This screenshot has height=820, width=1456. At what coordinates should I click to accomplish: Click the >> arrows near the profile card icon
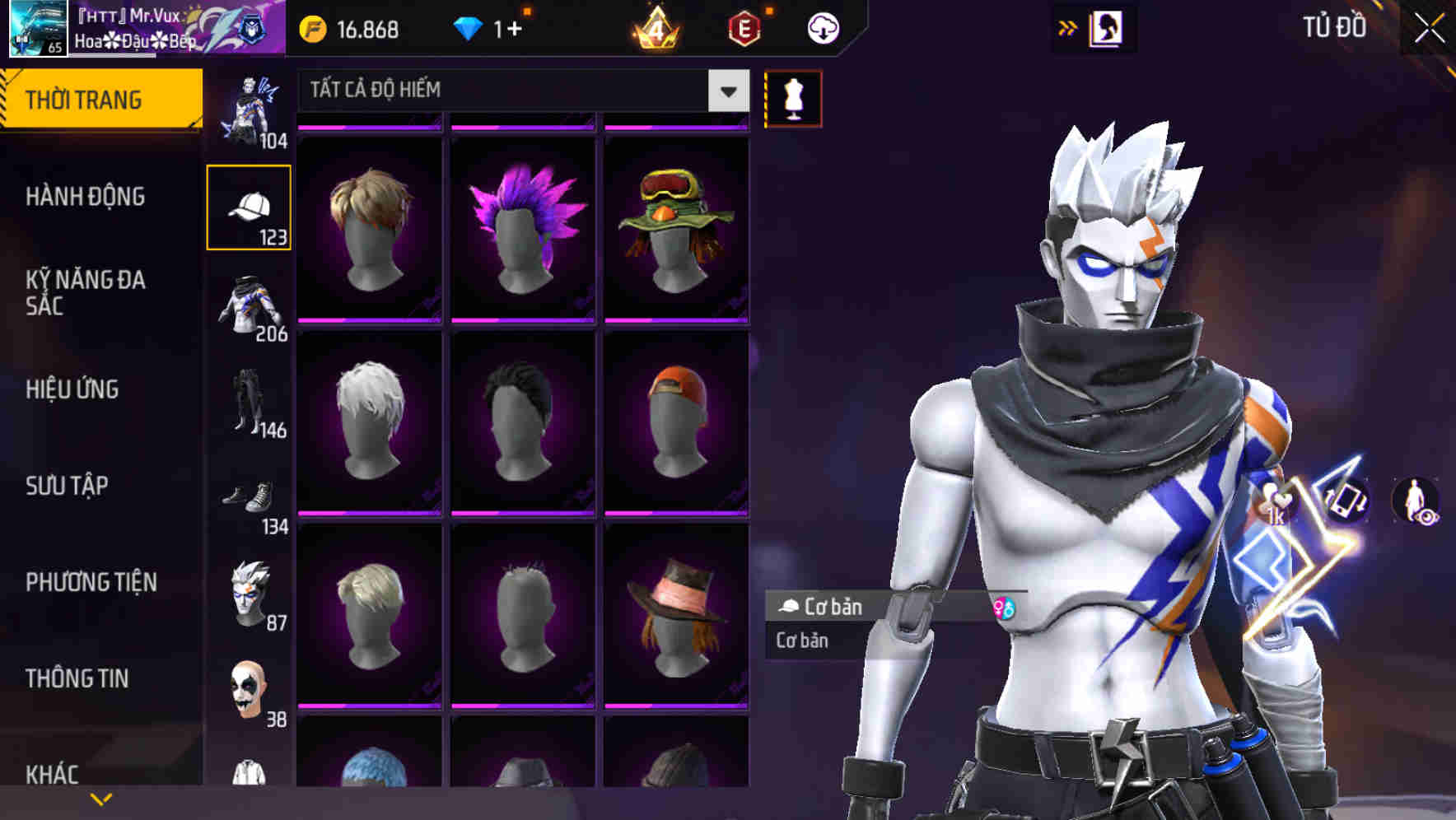(x=1068, y=27)
